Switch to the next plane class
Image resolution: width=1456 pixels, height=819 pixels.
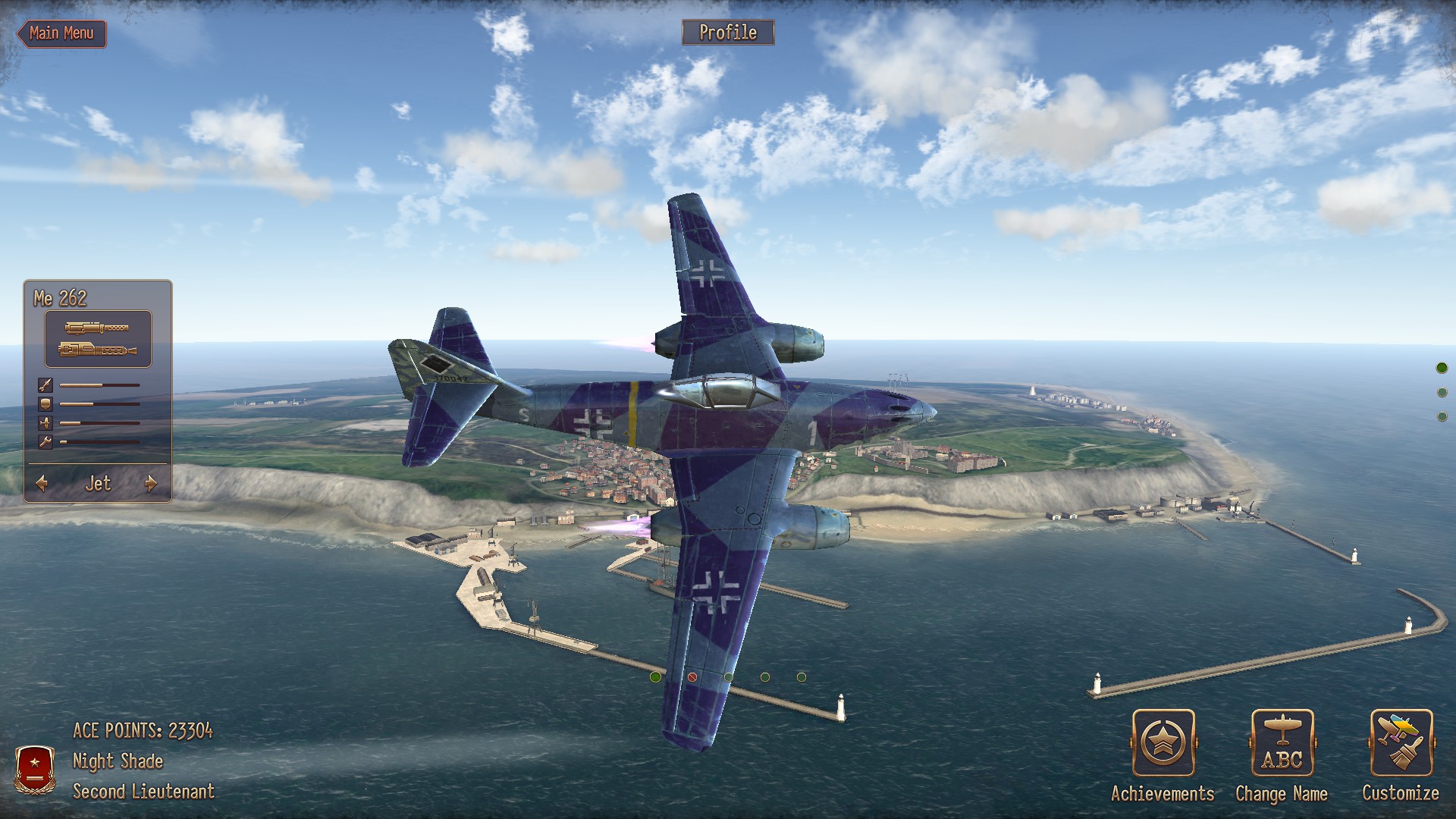pyautogui.click(x=151, y=483)
